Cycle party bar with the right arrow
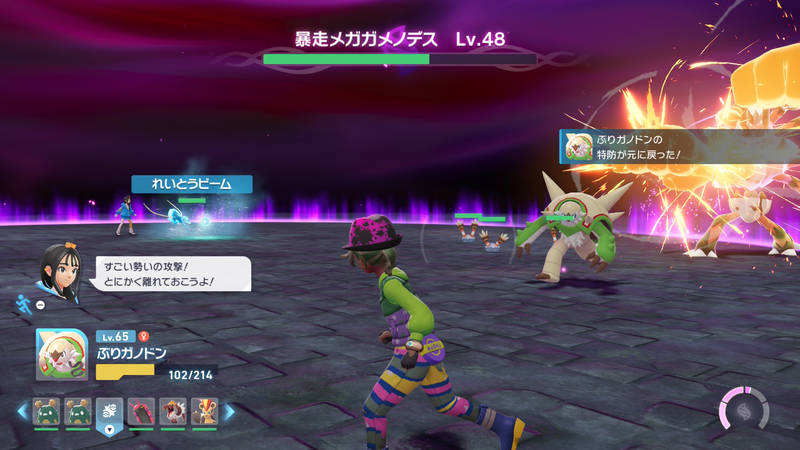The height and width of the screenshot is (450, 800). [229, 411]
